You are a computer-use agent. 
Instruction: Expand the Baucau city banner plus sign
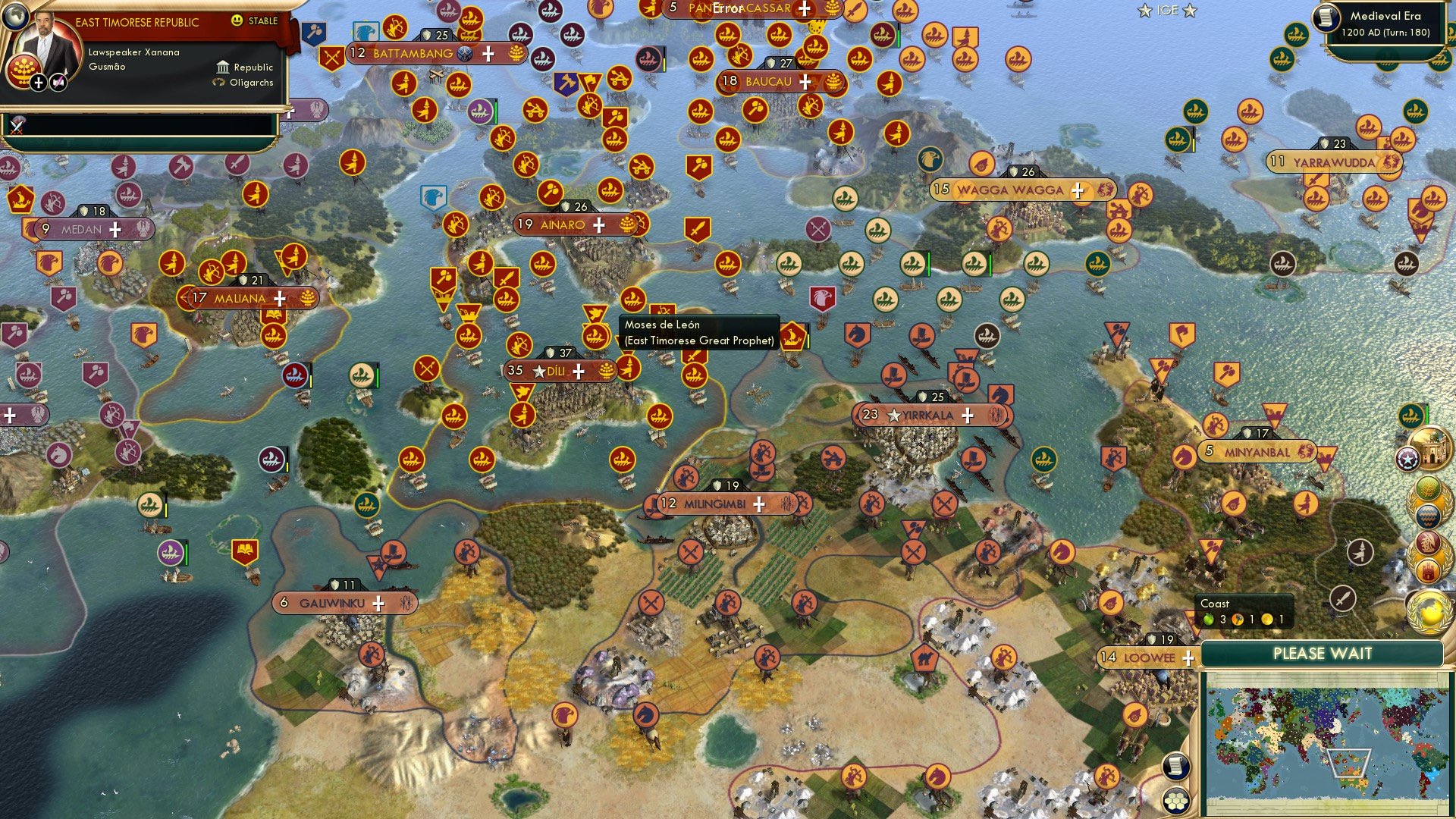click(806, 83)
